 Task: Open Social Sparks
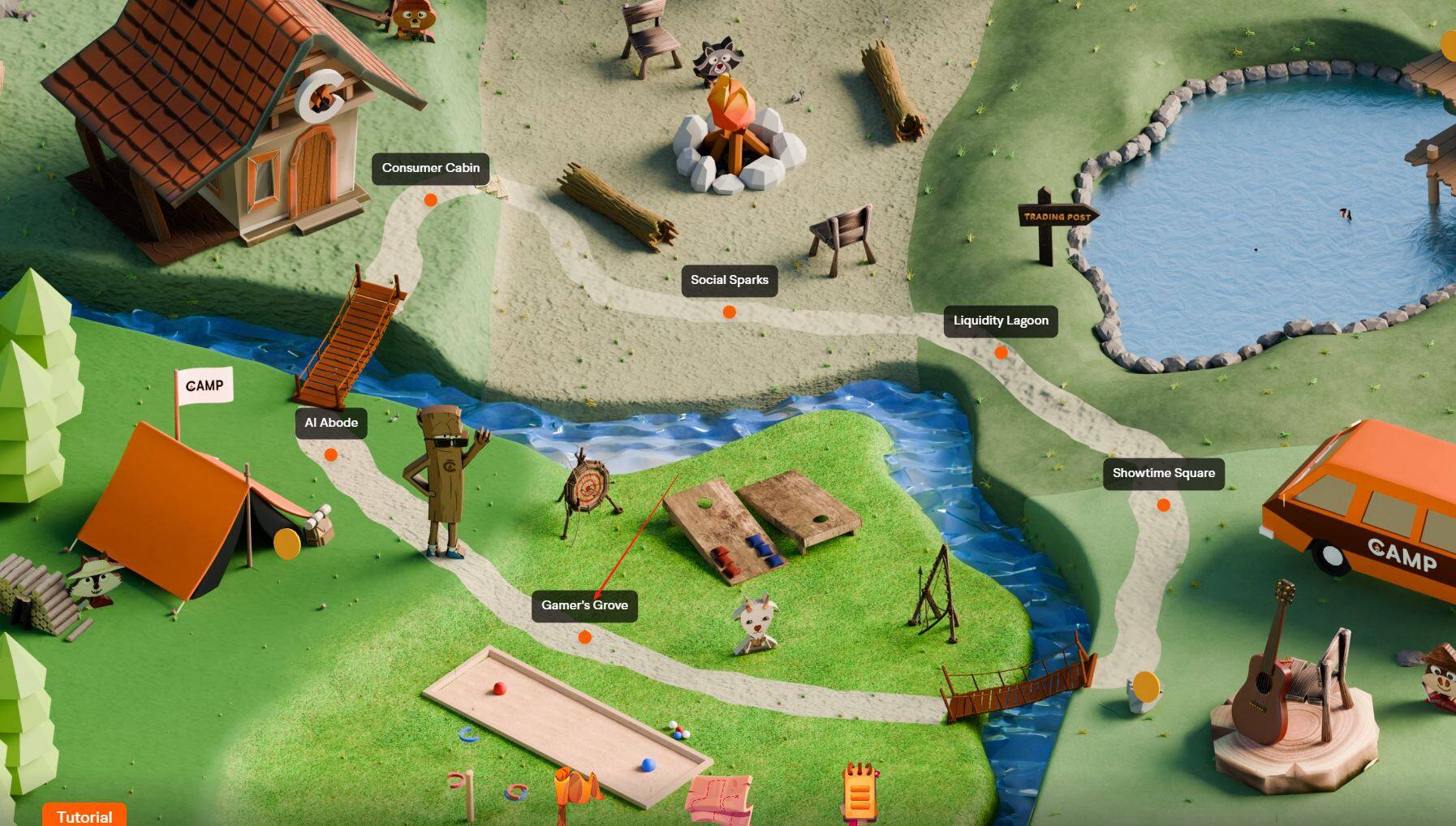(729, 280)
